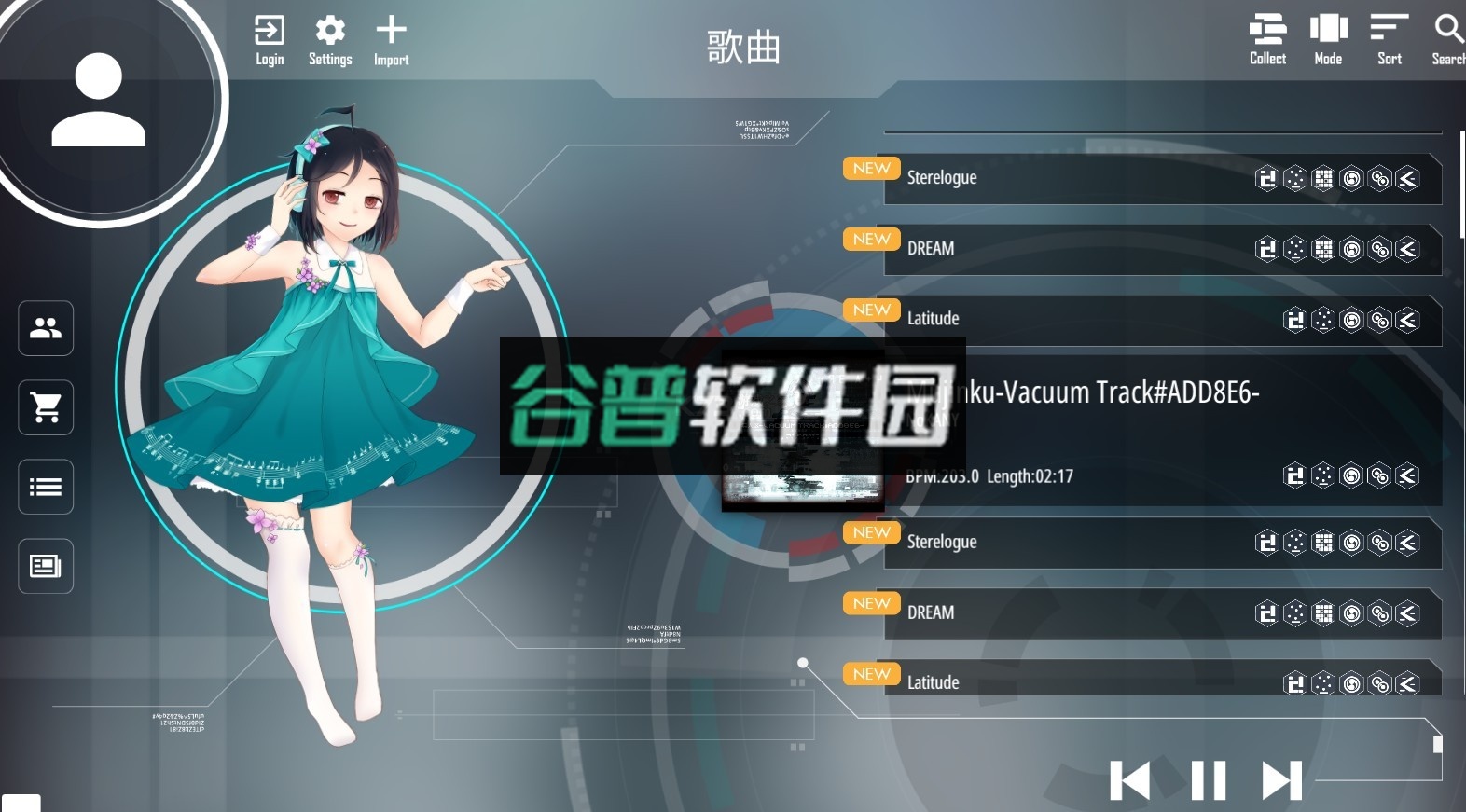Toggle the dice hexagon icon on DREAM row
The image size is (1466, 812).
(1295, 249)
